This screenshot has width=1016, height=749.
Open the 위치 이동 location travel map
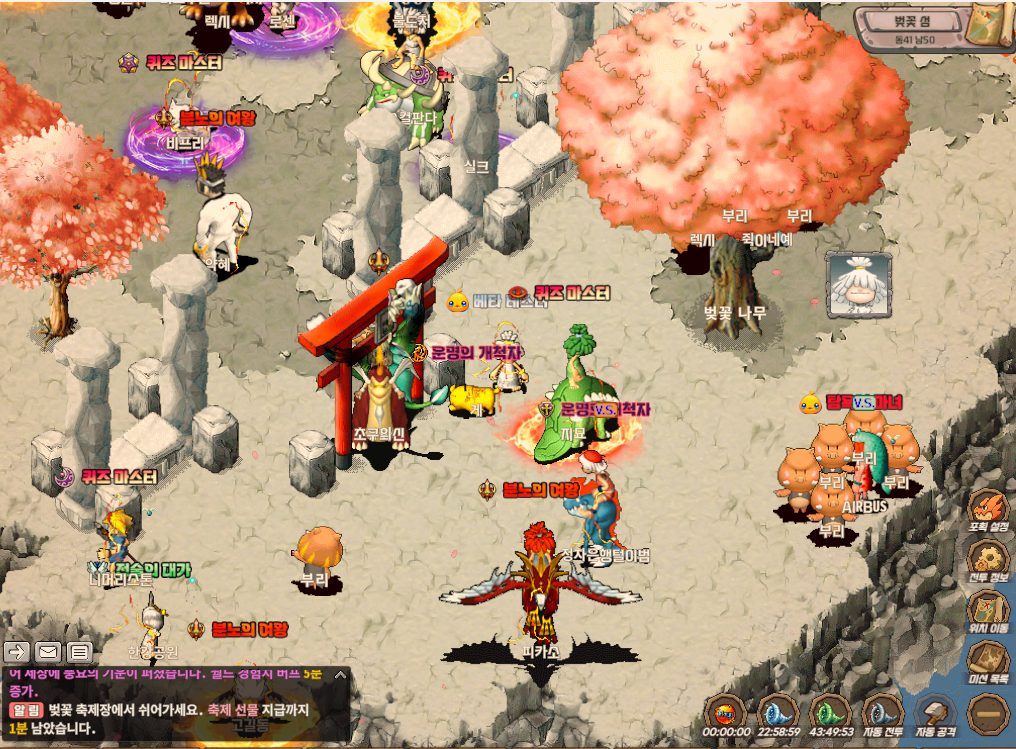(989, 612)
